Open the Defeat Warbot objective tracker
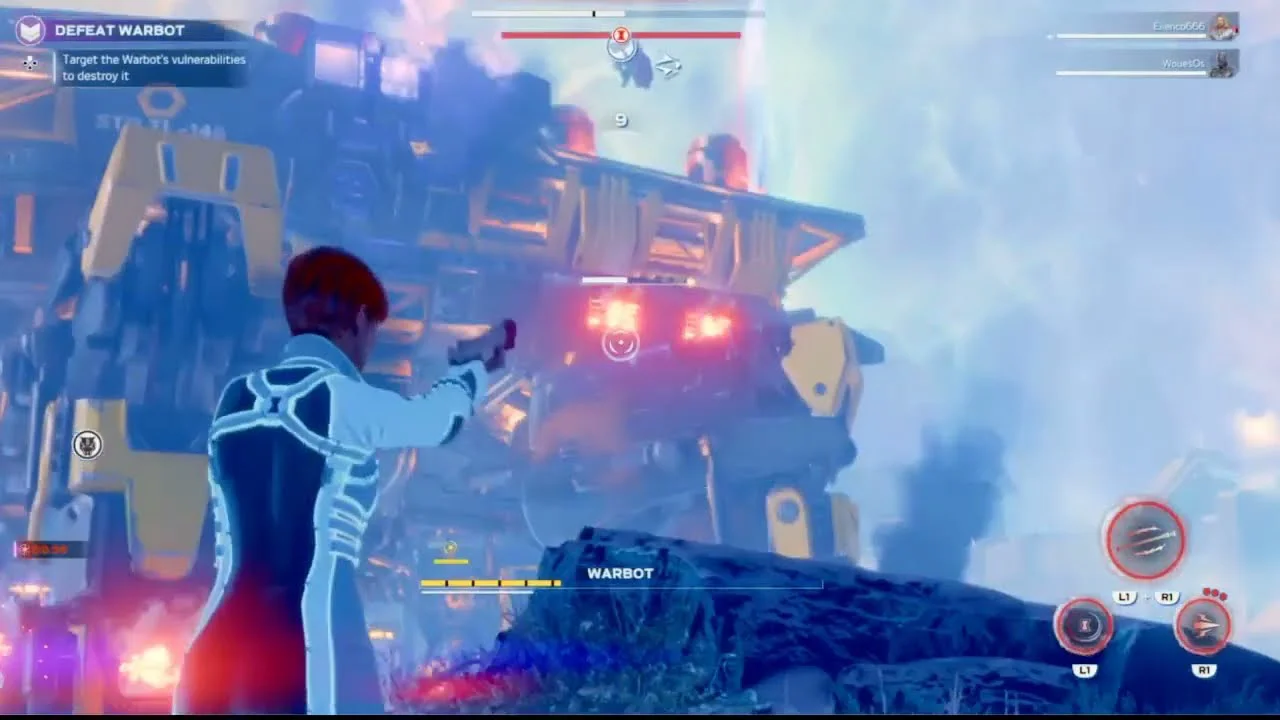Image resolution: width=1280 pixels, height=720 pixels. [119, 30]
